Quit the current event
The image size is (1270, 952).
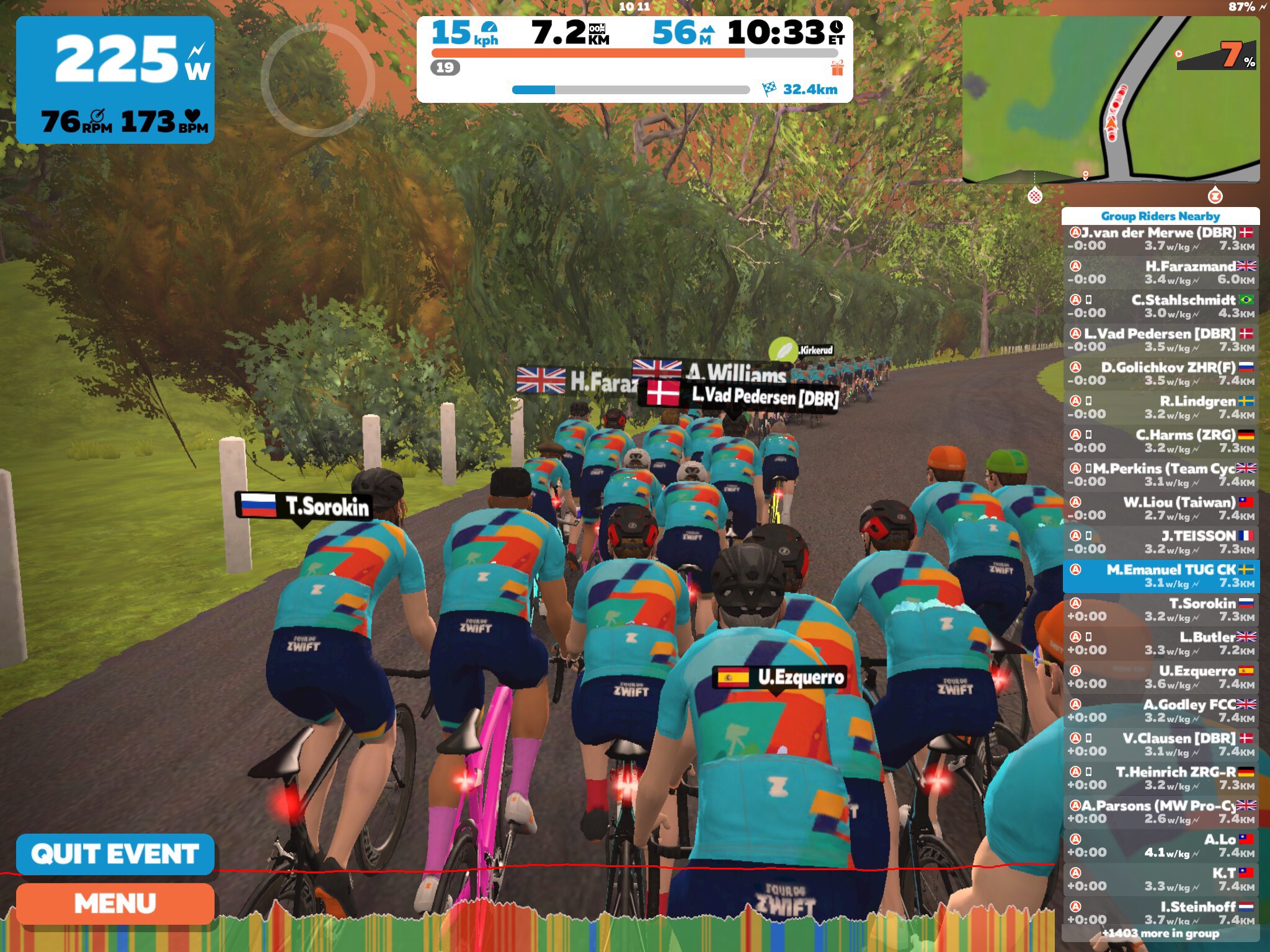[115, 854]
